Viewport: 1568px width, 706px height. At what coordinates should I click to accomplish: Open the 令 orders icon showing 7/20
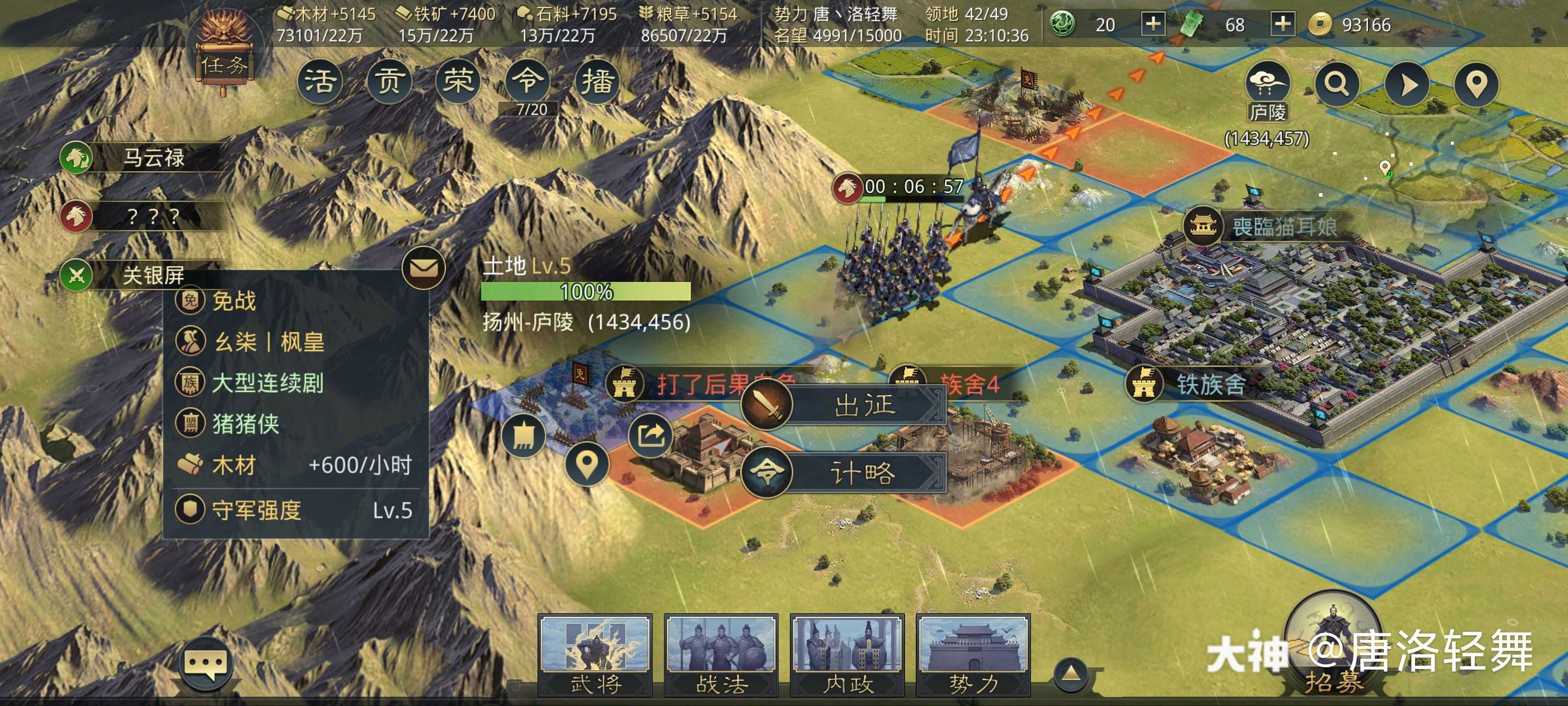click(x=528, y=81)
